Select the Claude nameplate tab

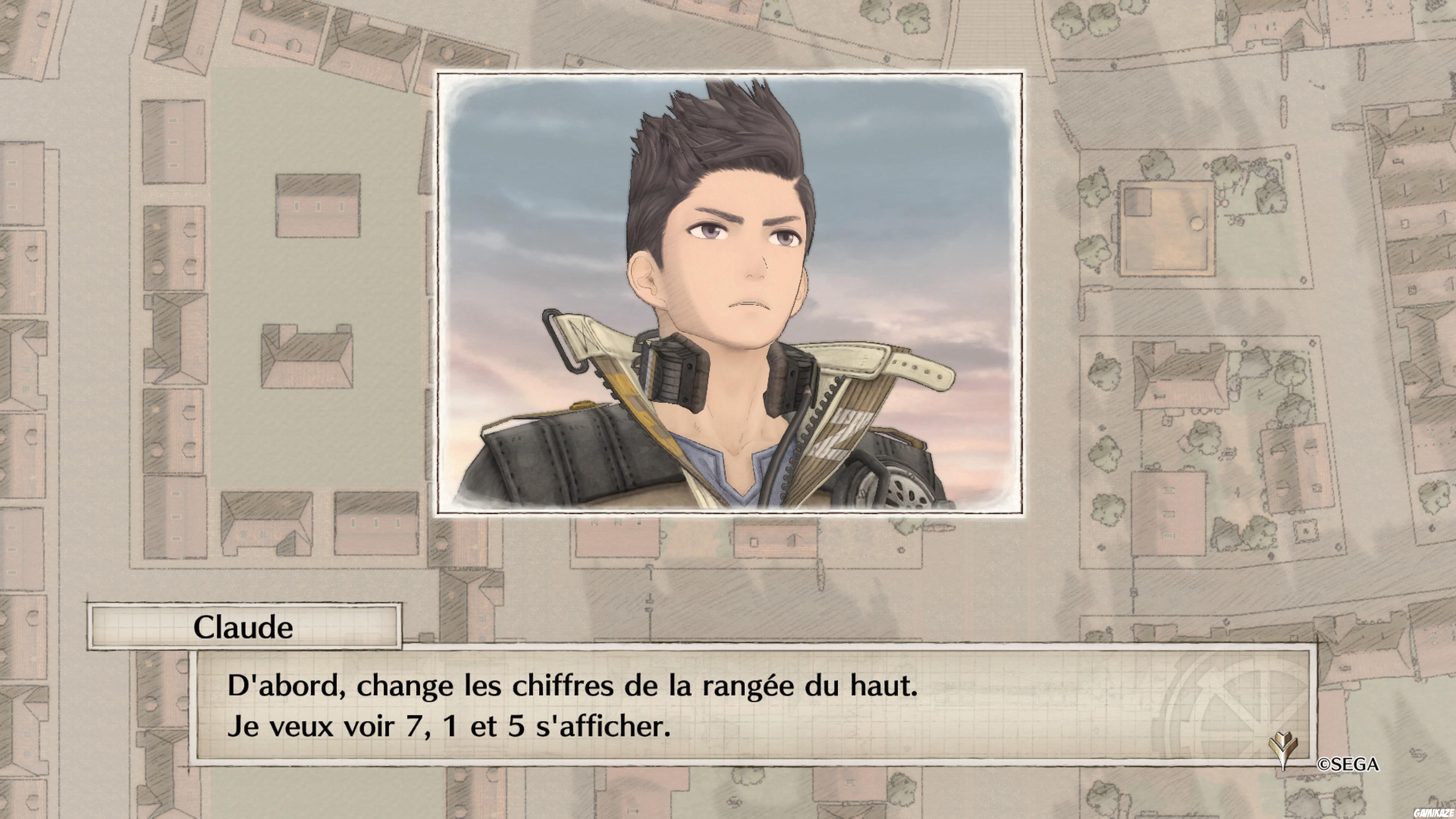tap(243, 628)
